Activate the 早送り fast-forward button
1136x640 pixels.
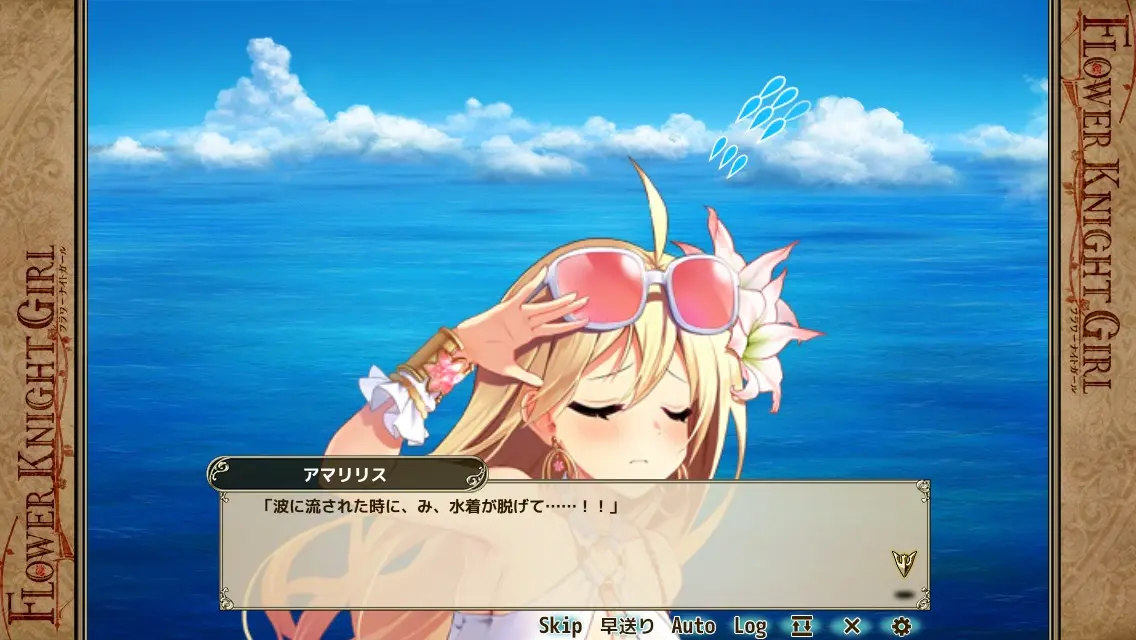pyautogui.click(x=627, y=626)
